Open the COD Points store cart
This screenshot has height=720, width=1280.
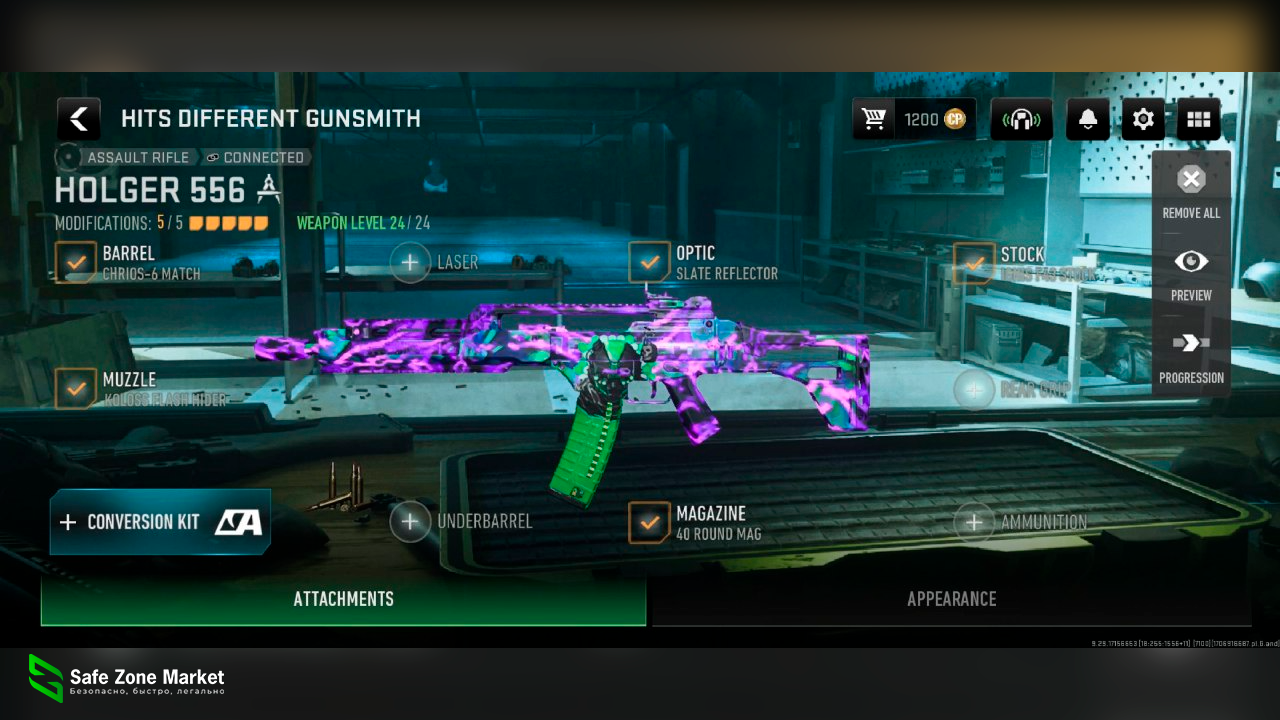tap(874, 120)
